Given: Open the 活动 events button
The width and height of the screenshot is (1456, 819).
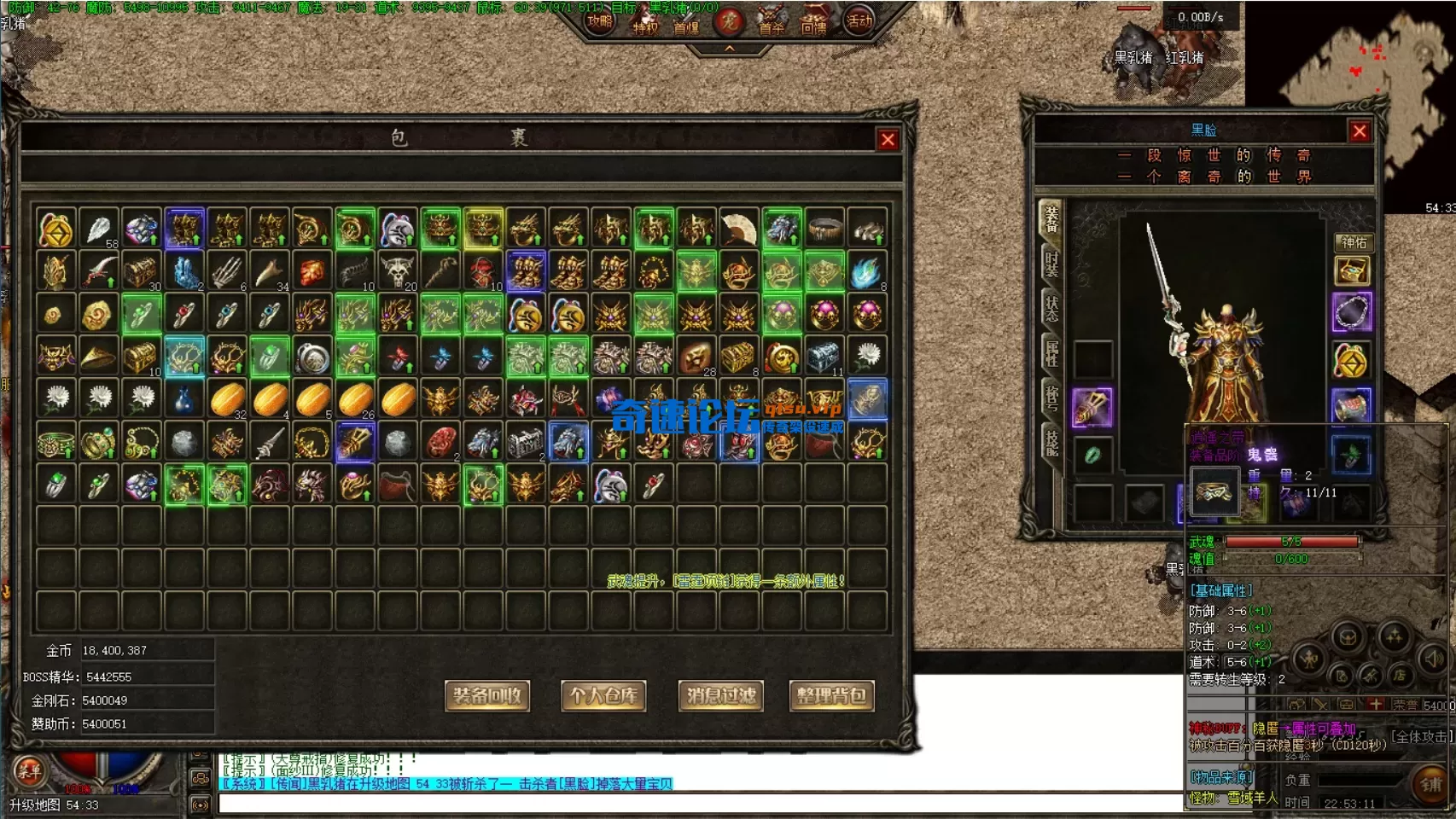Looking at the screenshot, I should (x=859, y=22).
